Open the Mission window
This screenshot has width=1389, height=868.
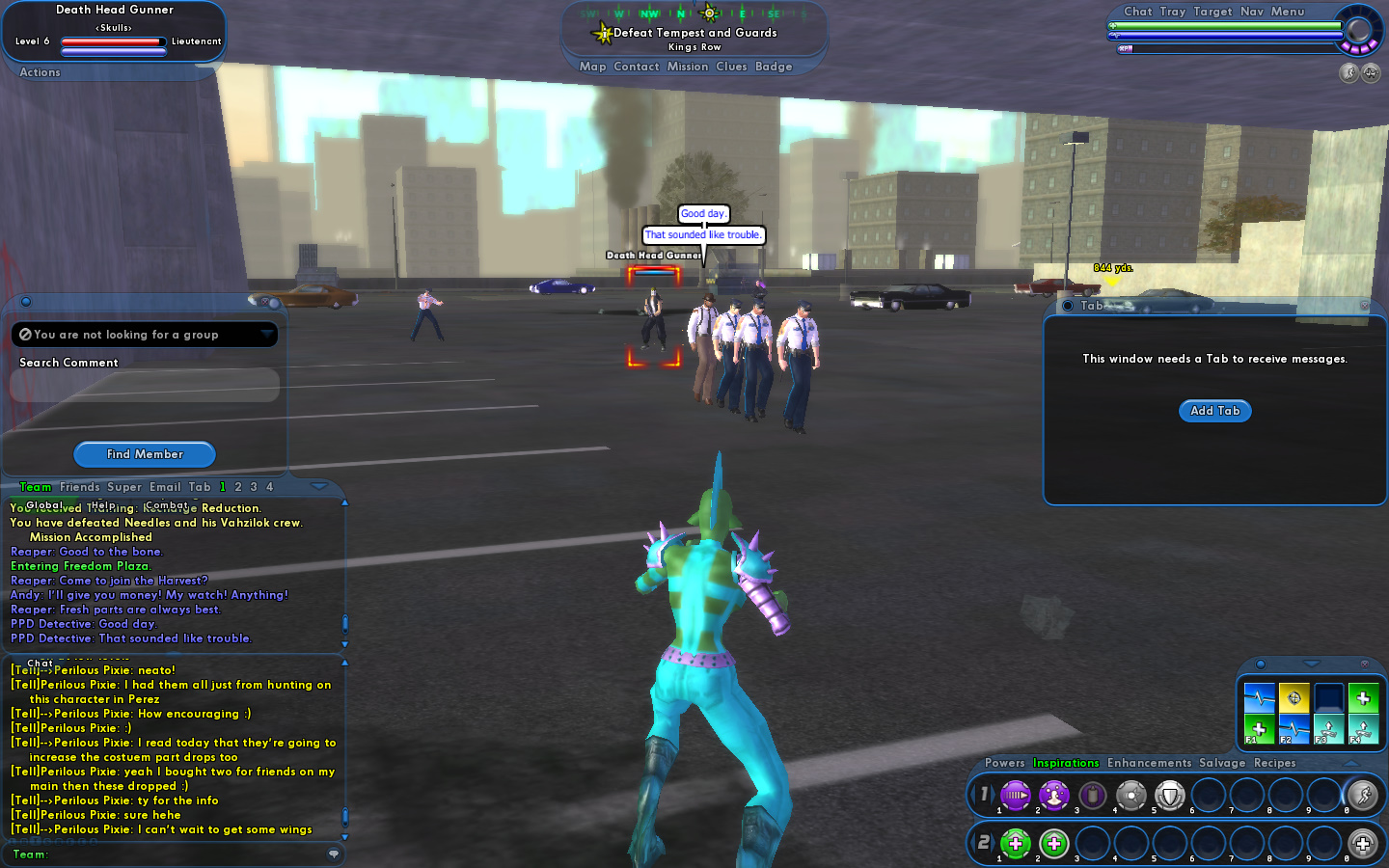point(687,67)
